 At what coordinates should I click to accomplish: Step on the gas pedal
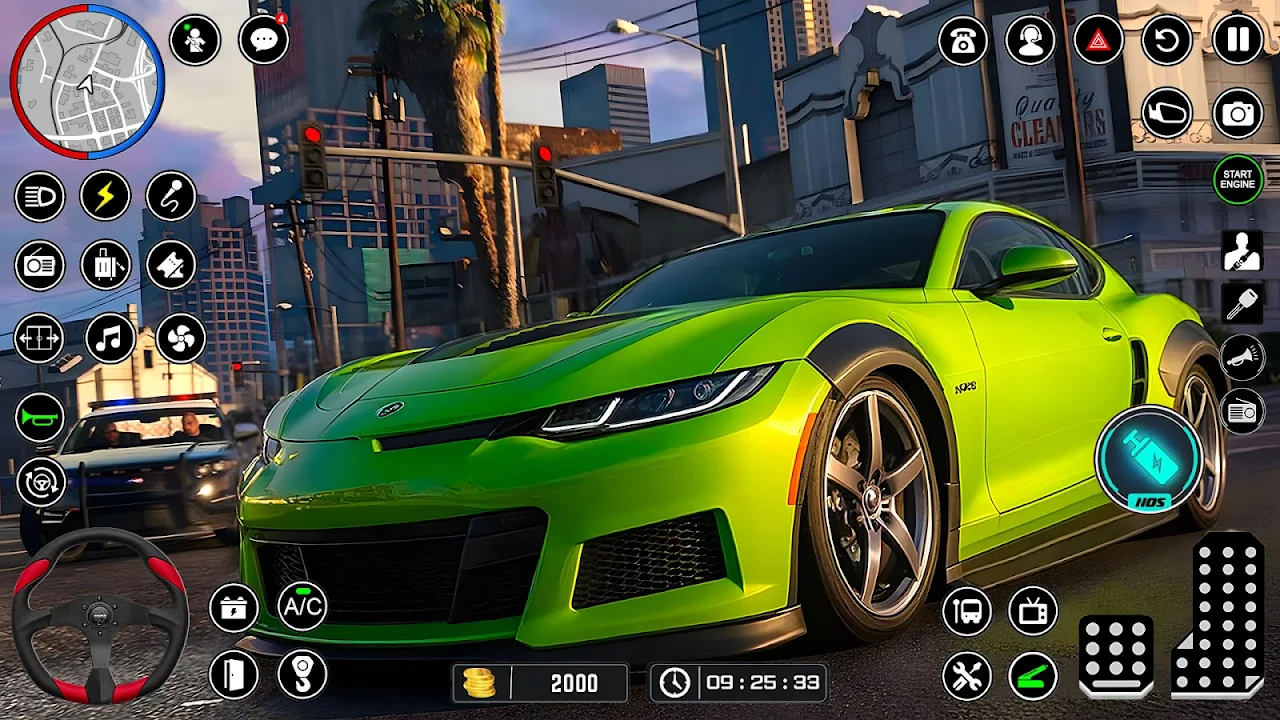1218,614
